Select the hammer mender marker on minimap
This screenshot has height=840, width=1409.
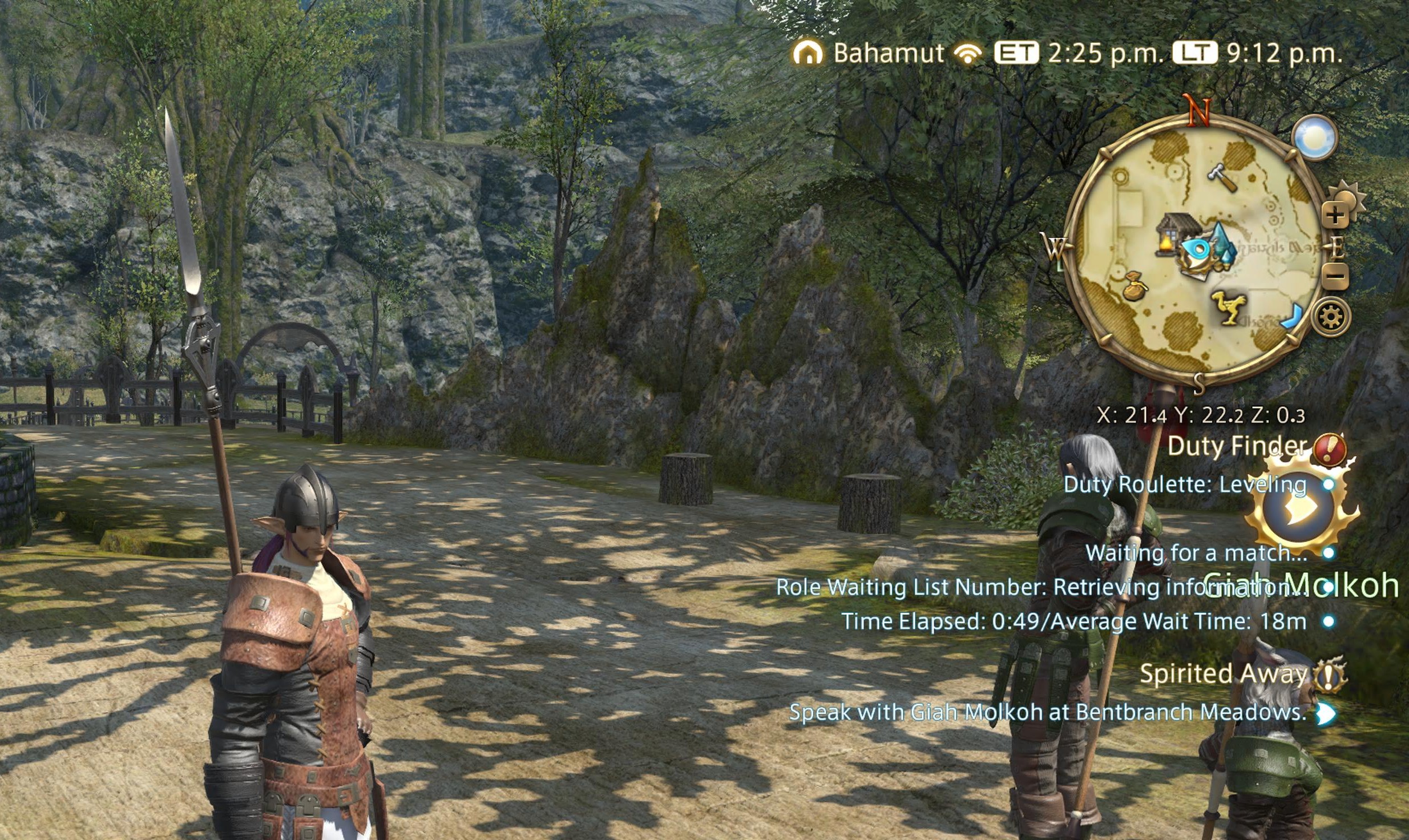tap(1222, 176)
